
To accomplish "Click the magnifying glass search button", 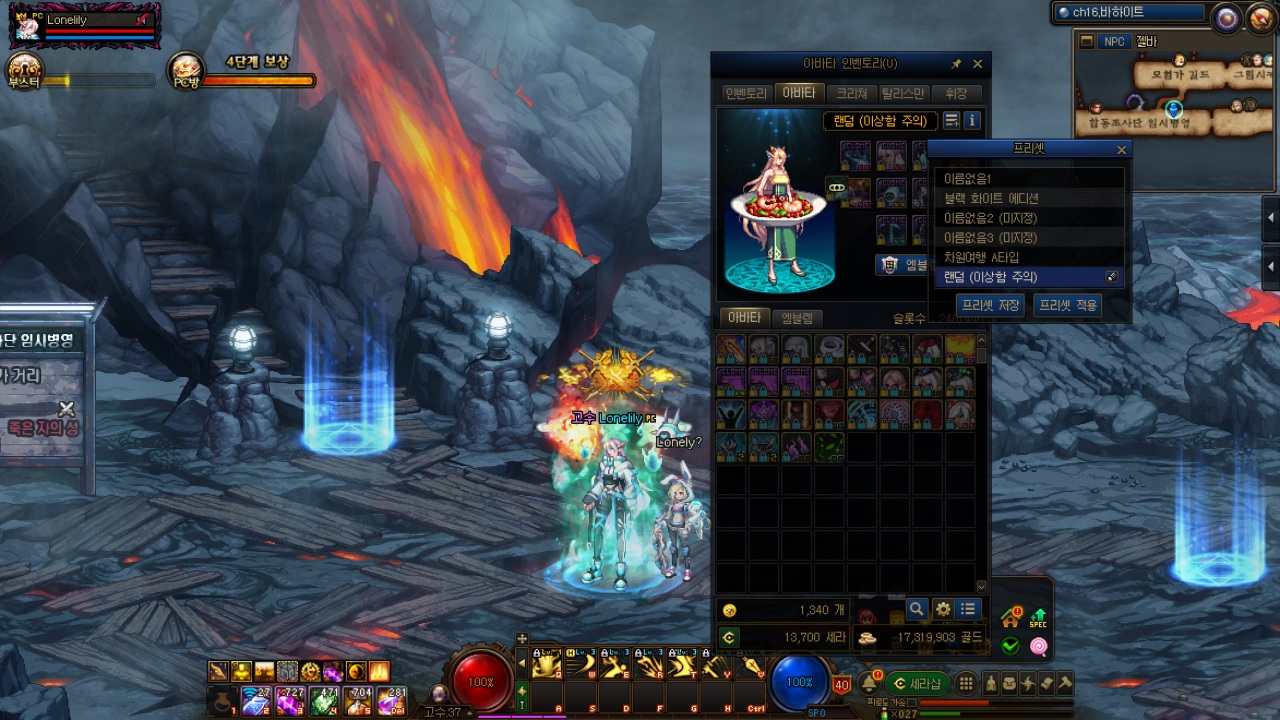I will 916,608.
